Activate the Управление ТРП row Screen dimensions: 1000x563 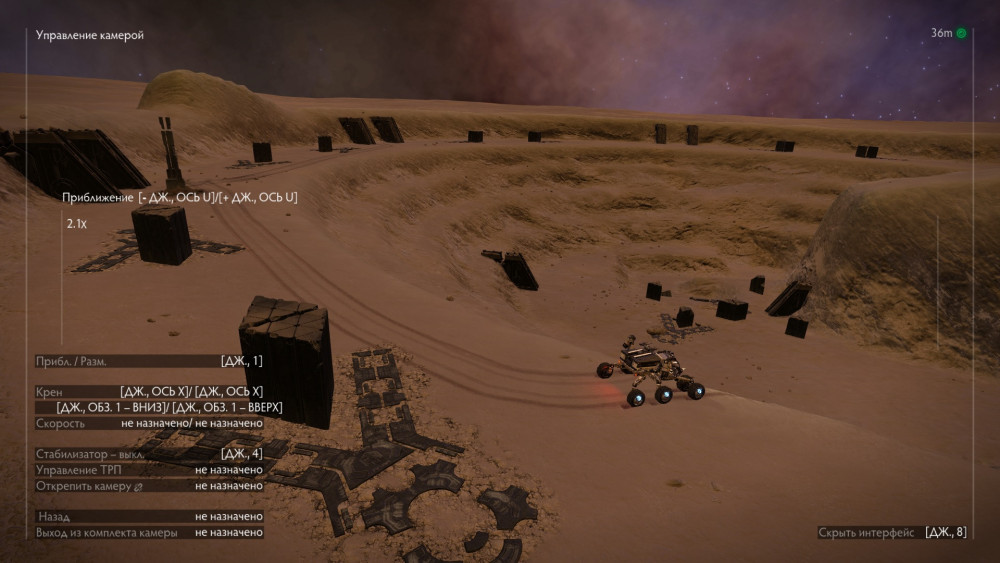click(148, 470)
